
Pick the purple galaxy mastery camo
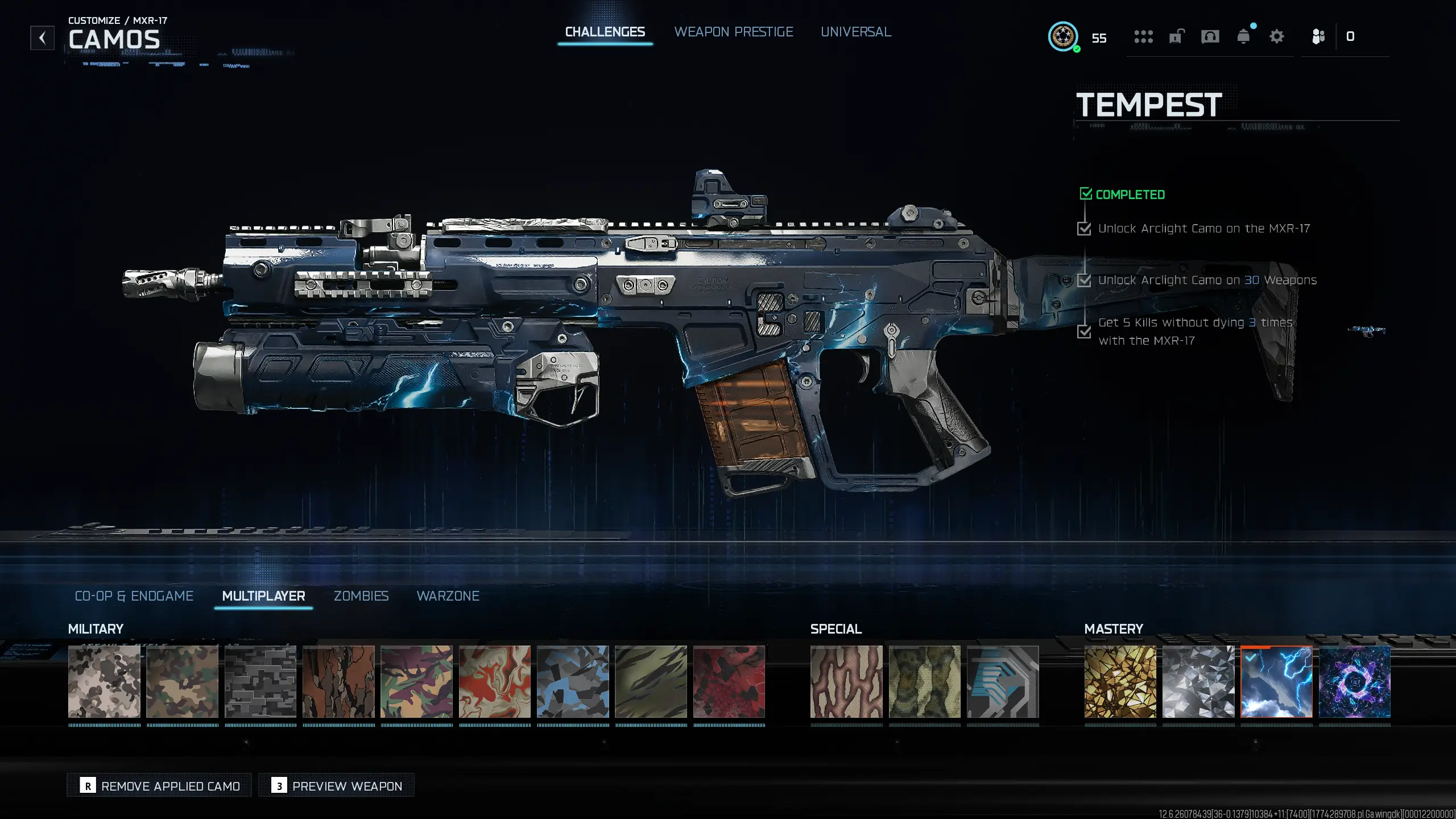click(1354, 681)
